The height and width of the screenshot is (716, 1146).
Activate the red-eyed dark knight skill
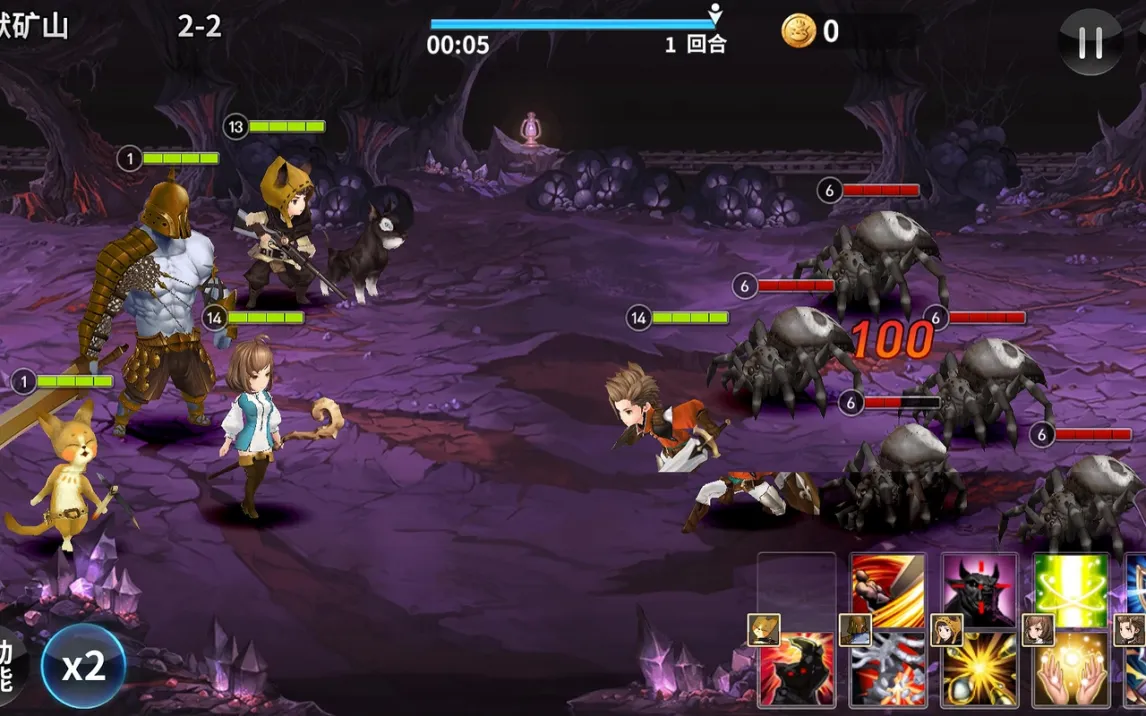point(798,670)
